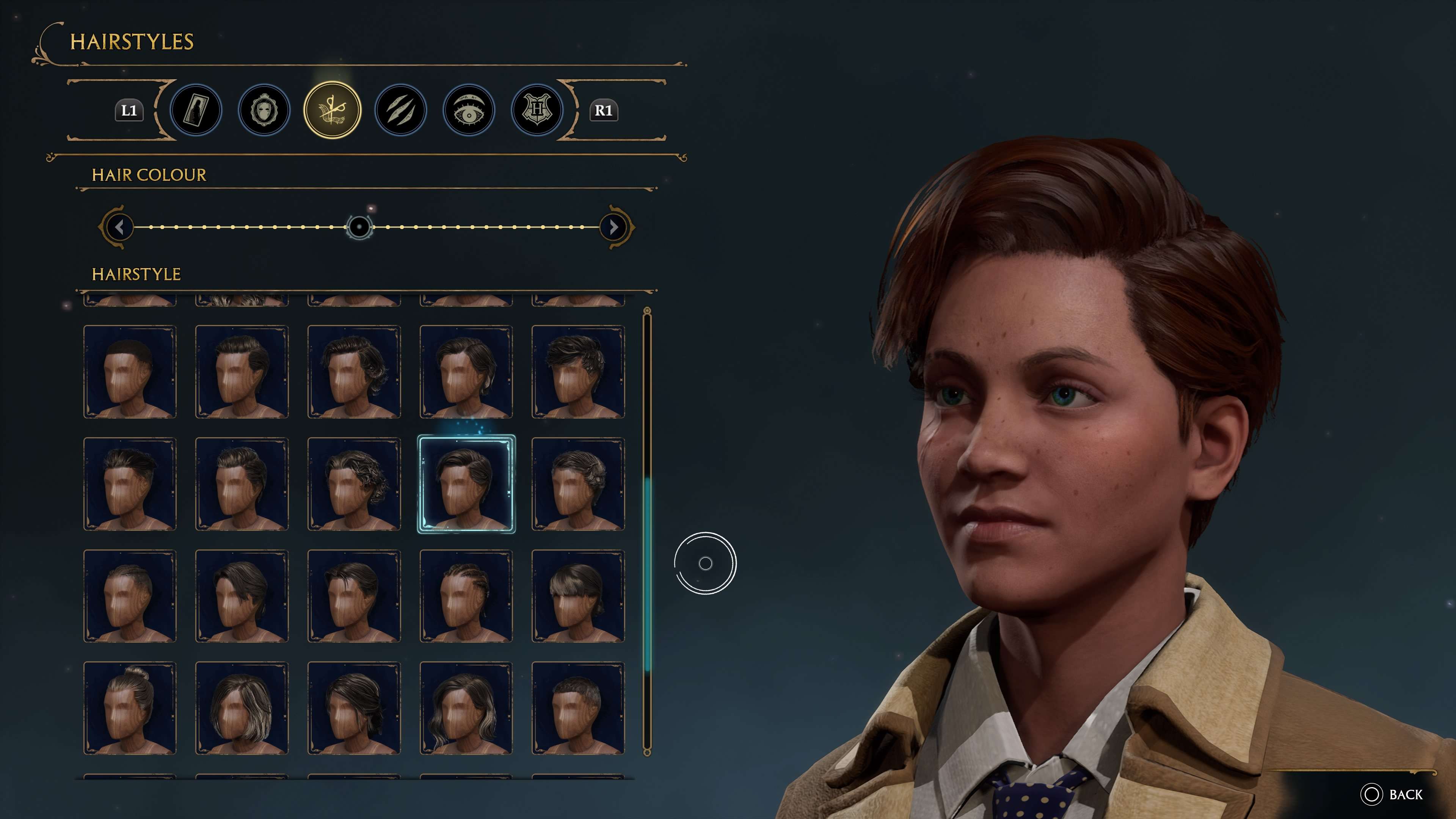Click the hairstyle list scrollbar
Screen dimensions: 1456x819
click(x=646, y=565)
